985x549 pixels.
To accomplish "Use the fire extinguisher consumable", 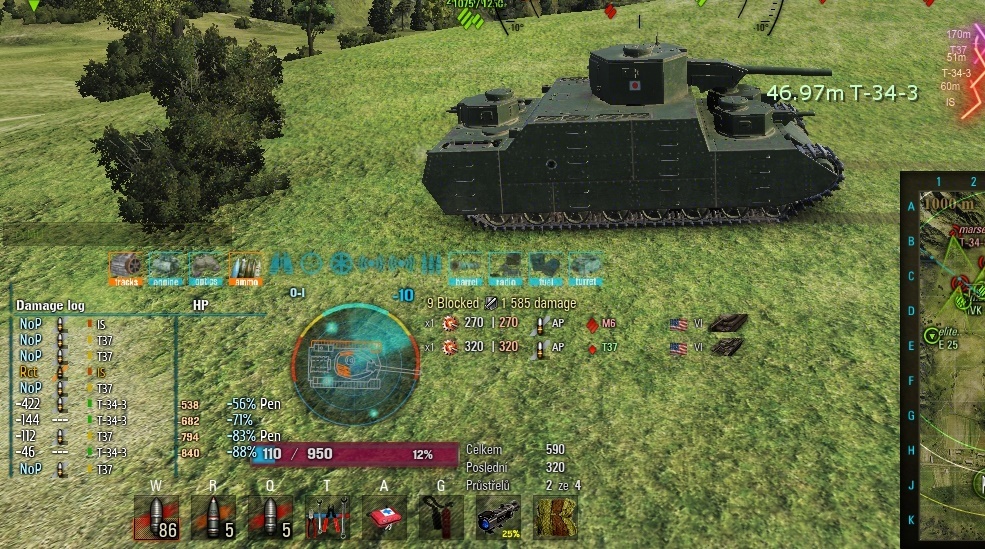I will 441,517.
